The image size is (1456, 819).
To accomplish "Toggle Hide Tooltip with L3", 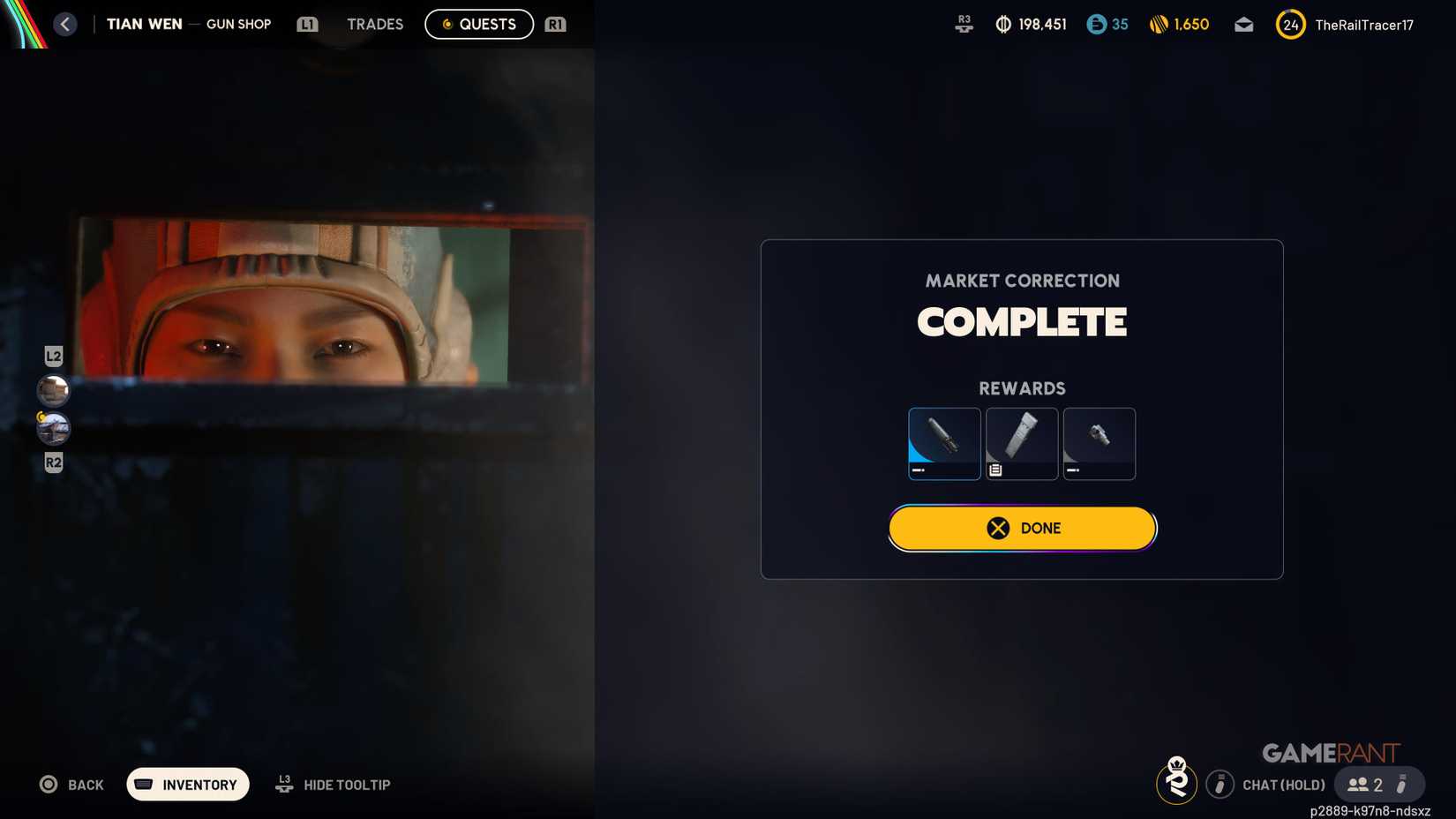I will (x=332, y=784).
